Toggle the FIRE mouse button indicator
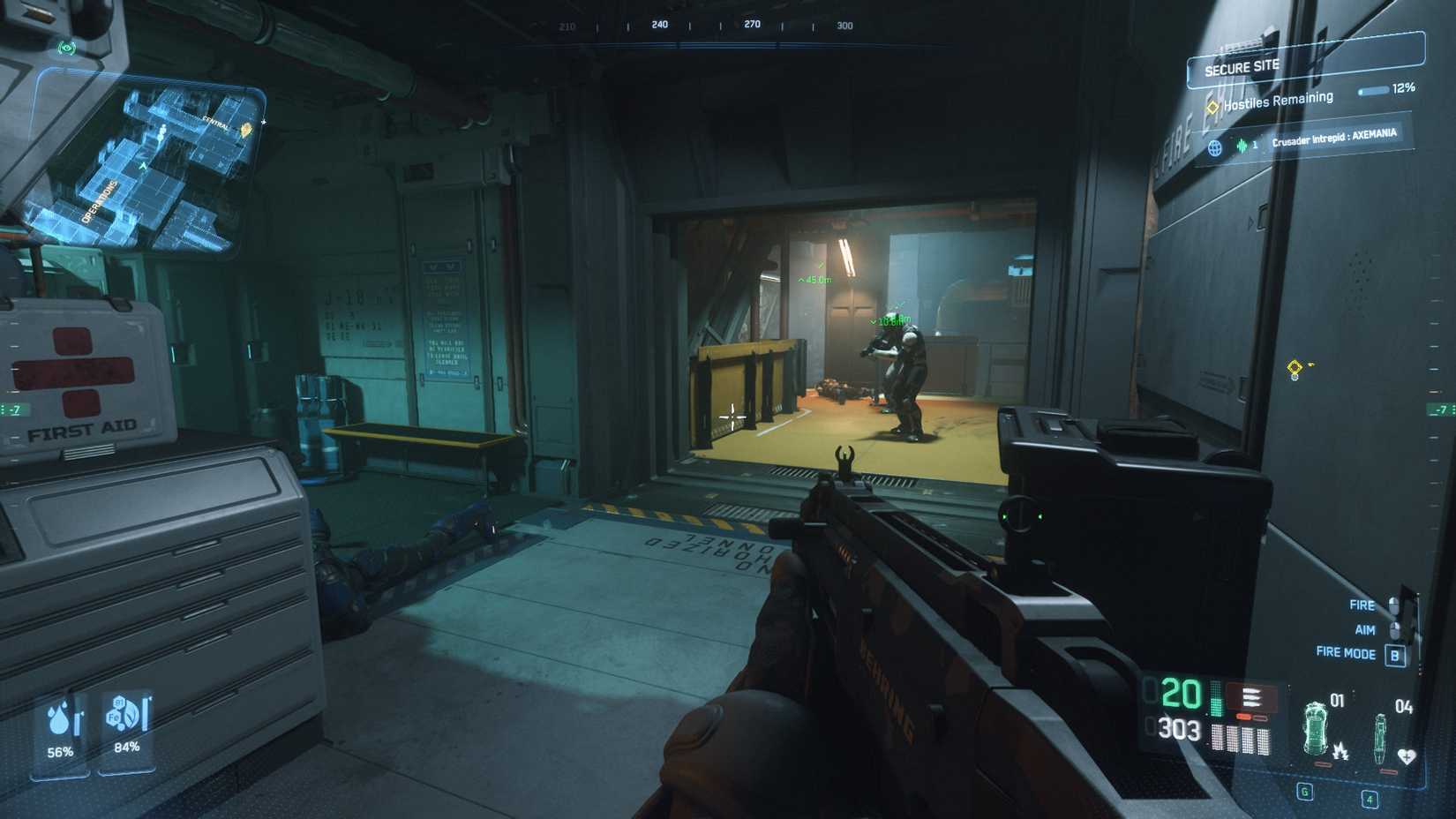This screenshot has height=819, width=1456. coord(1393,605)
